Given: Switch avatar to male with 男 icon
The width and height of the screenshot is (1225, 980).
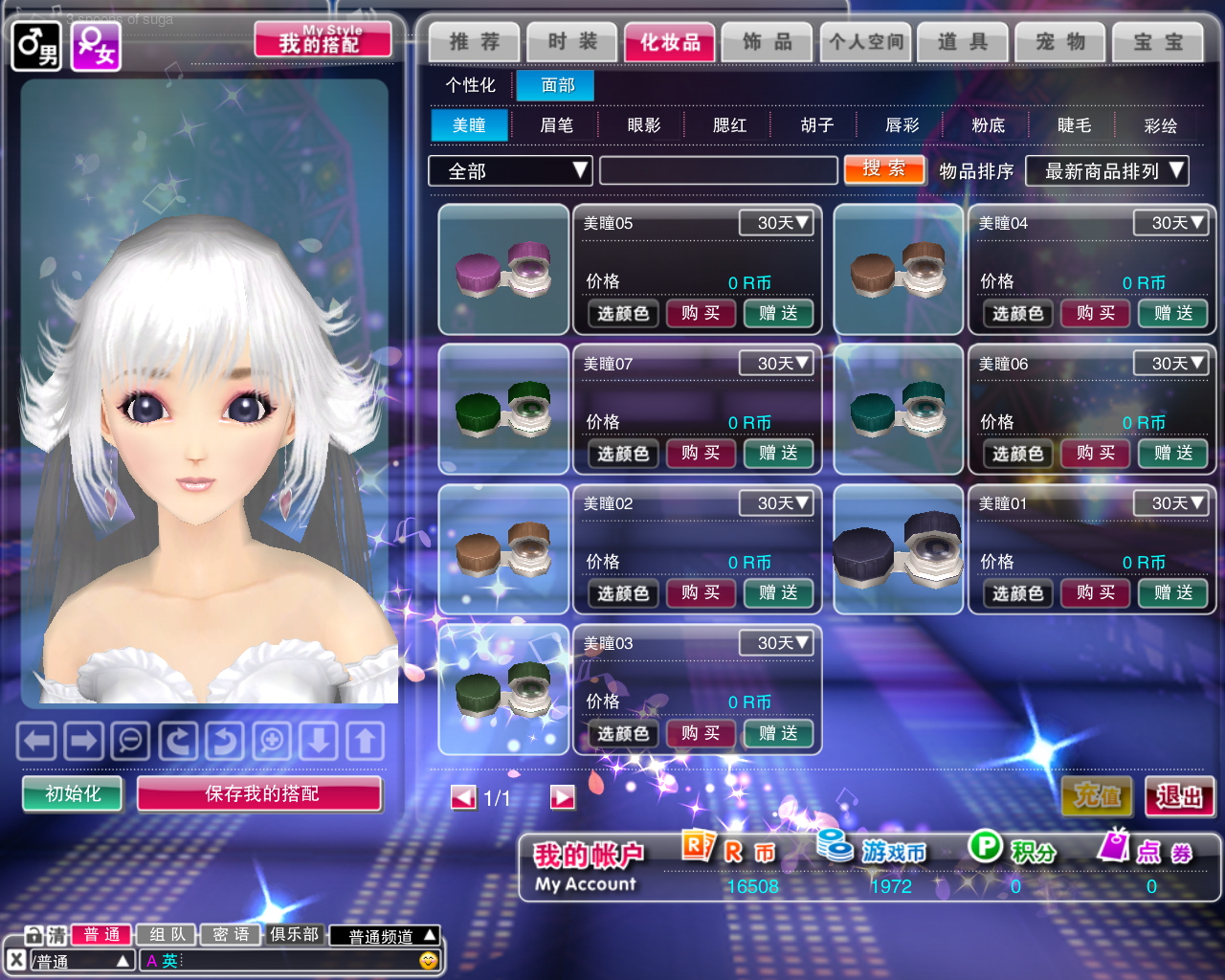Looking at the screenshot, I should [x=36, y=46].
